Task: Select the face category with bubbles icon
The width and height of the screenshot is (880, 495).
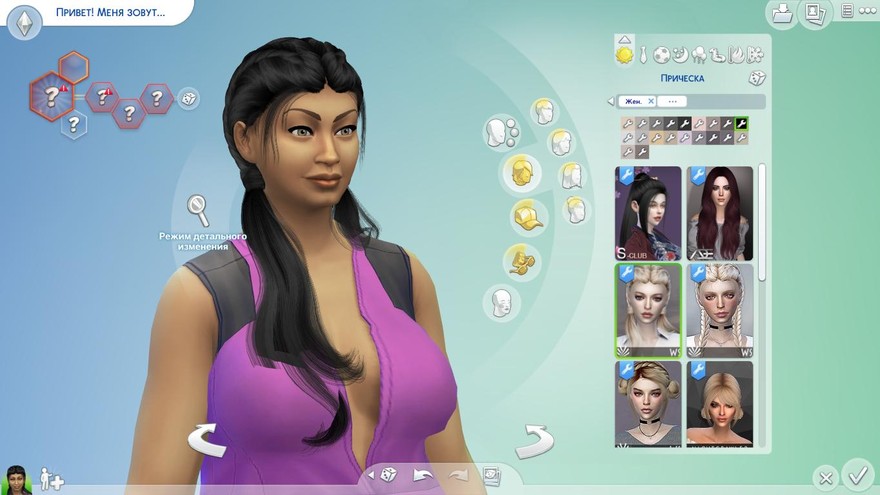Action: click(x=500, y=131)
